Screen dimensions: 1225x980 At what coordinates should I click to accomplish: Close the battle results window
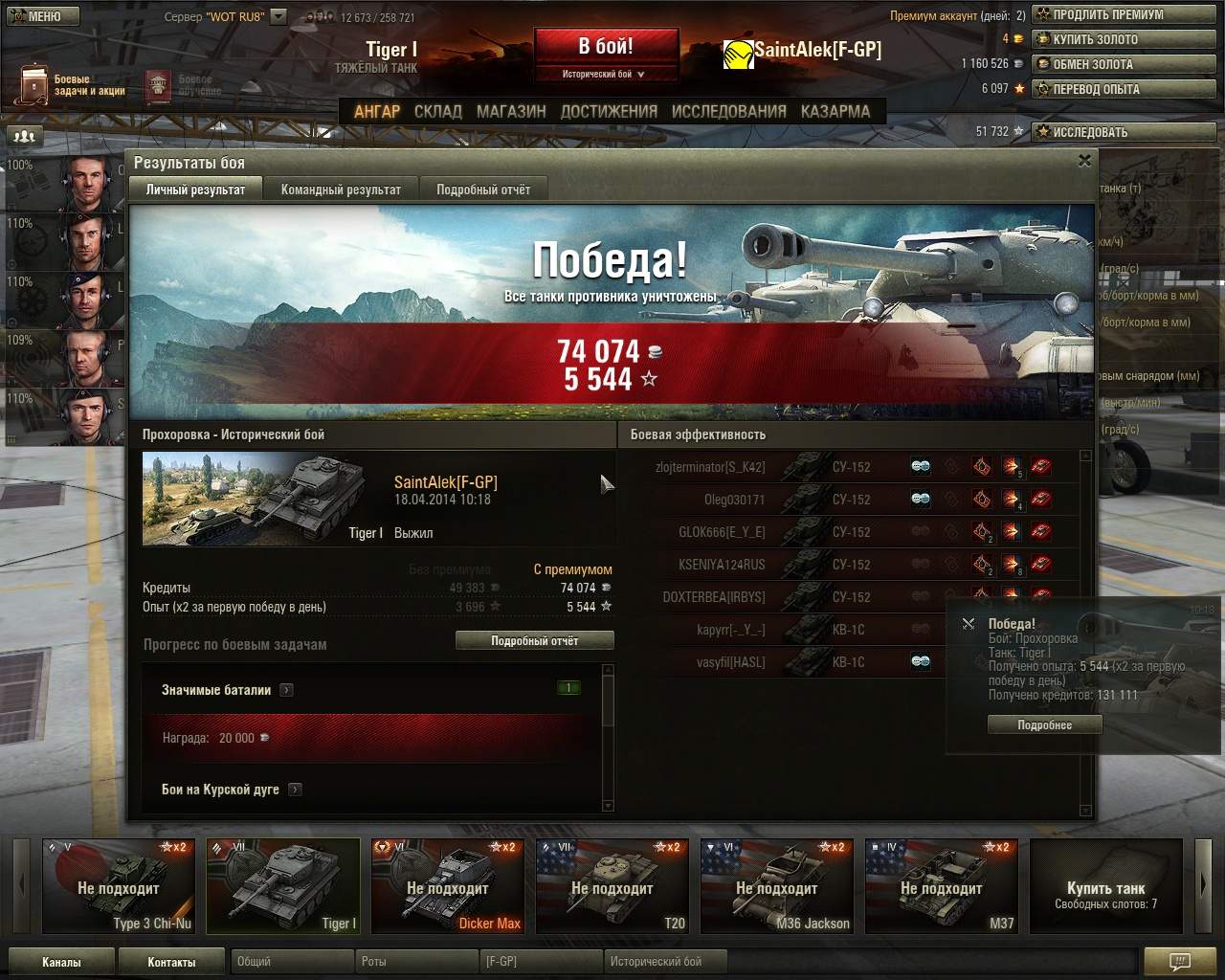click(x=1084, y=161)
